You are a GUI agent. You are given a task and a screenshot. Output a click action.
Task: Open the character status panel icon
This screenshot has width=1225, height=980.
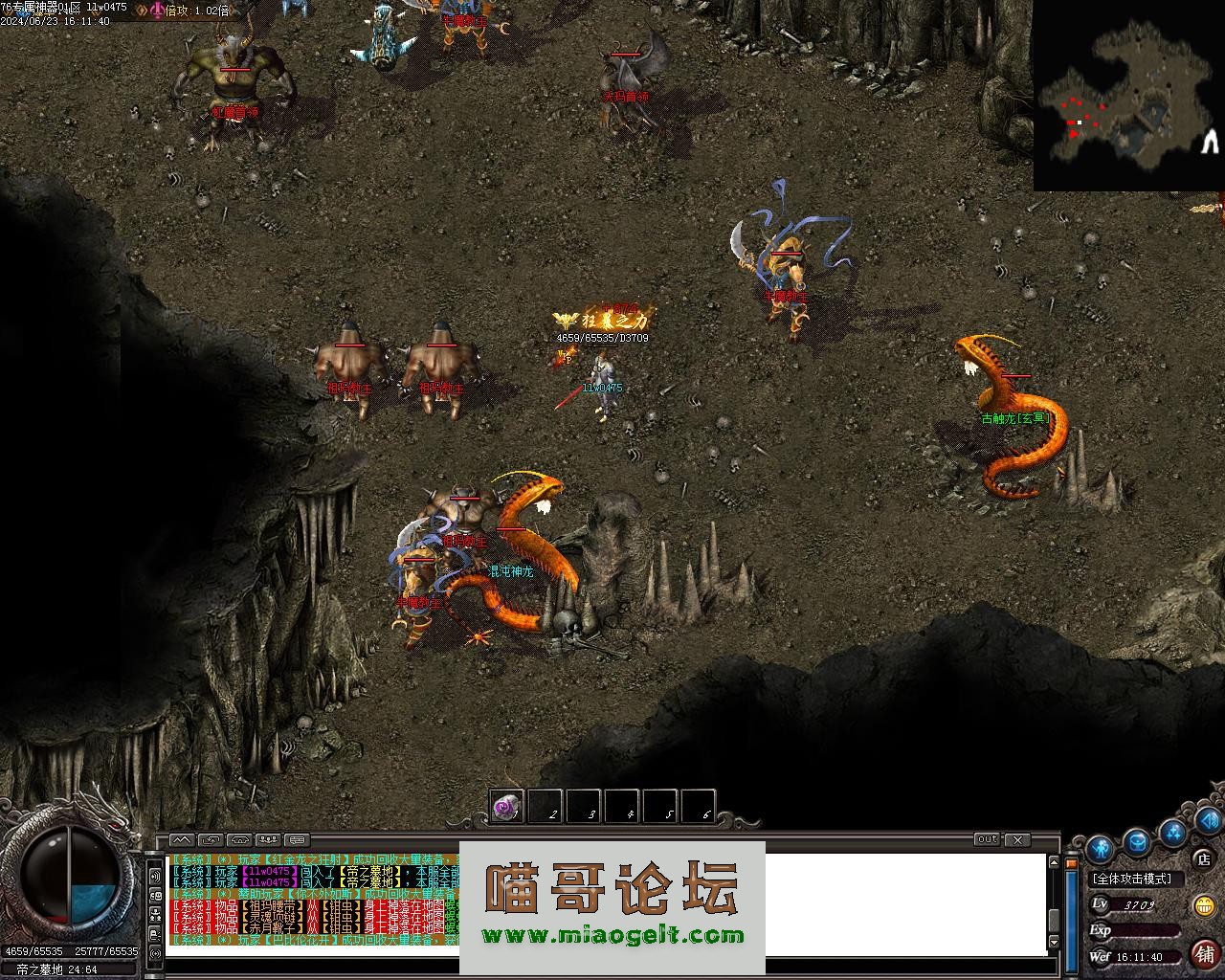coord(1100,848)
